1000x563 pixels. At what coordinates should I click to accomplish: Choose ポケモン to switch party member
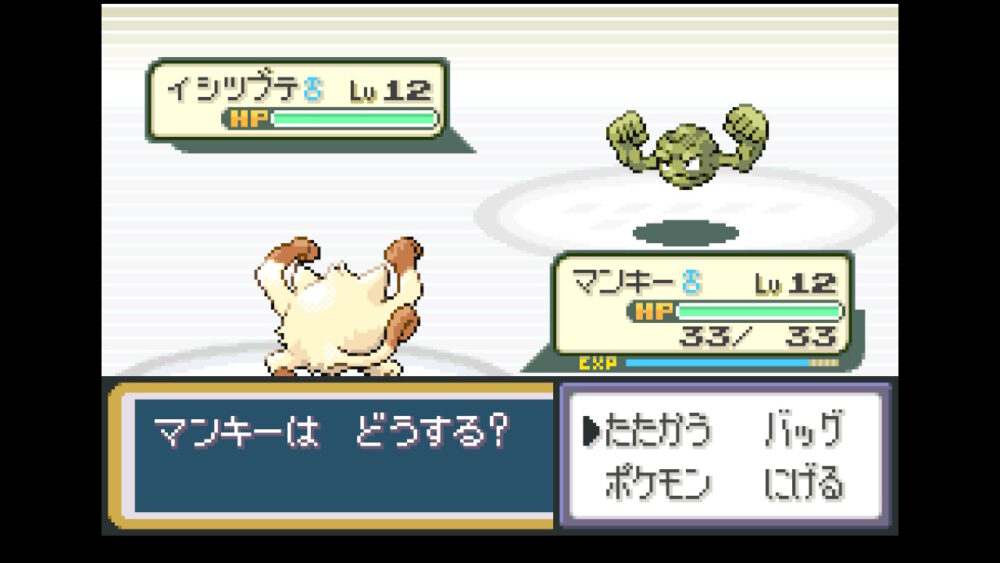click(659, 485)
